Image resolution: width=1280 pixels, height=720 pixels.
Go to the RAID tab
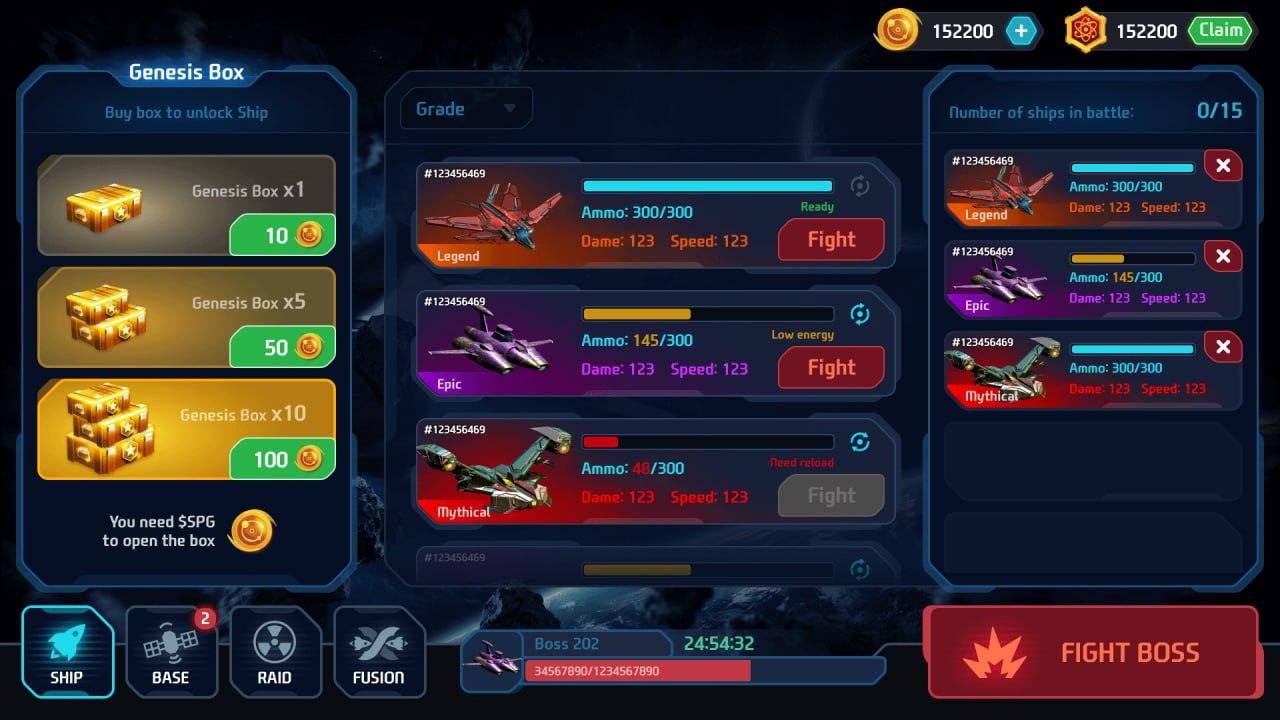[x=275, y=652]
